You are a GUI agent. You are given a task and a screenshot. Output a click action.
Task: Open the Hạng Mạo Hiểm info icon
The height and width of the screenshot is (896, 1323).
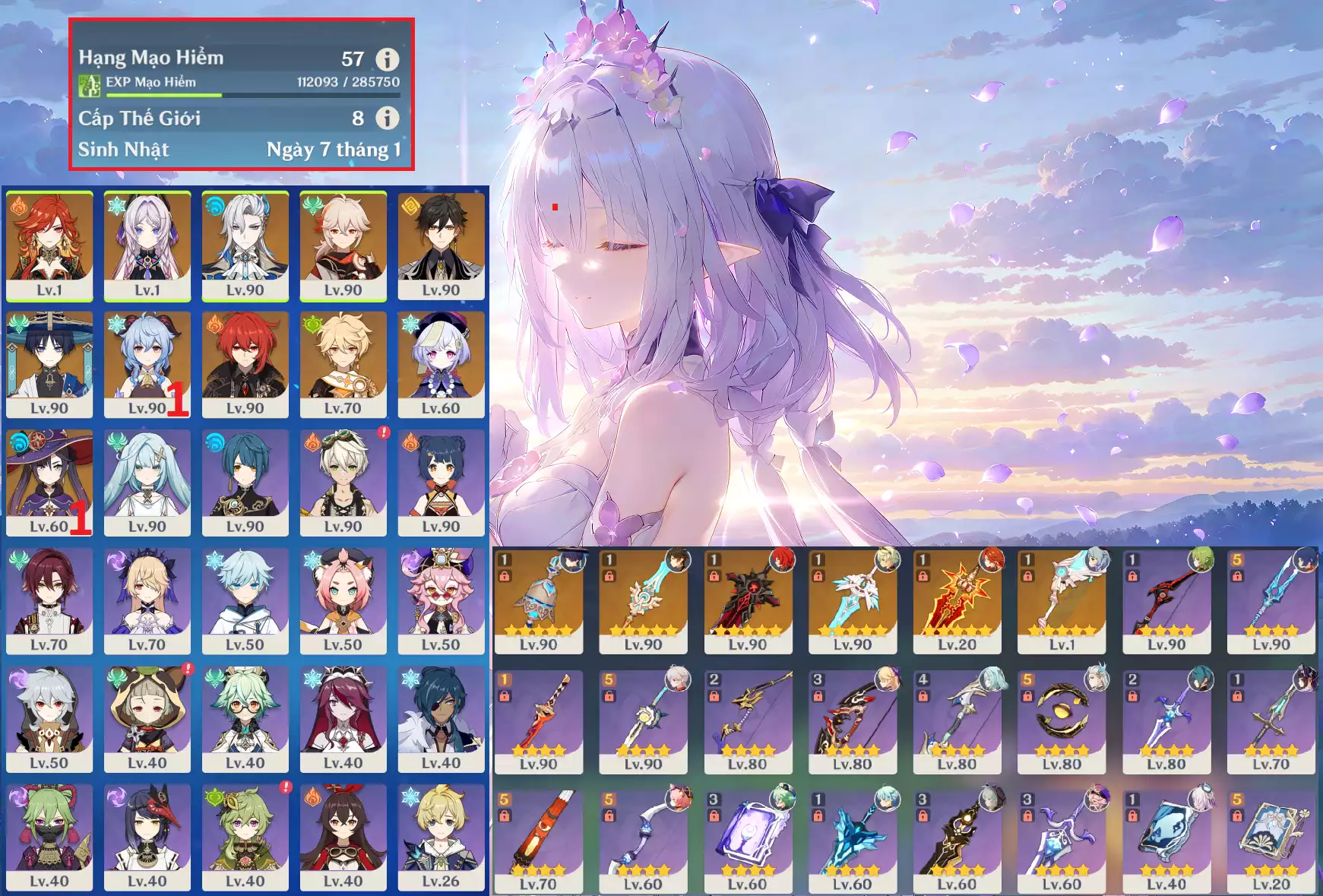coord(387,59)
